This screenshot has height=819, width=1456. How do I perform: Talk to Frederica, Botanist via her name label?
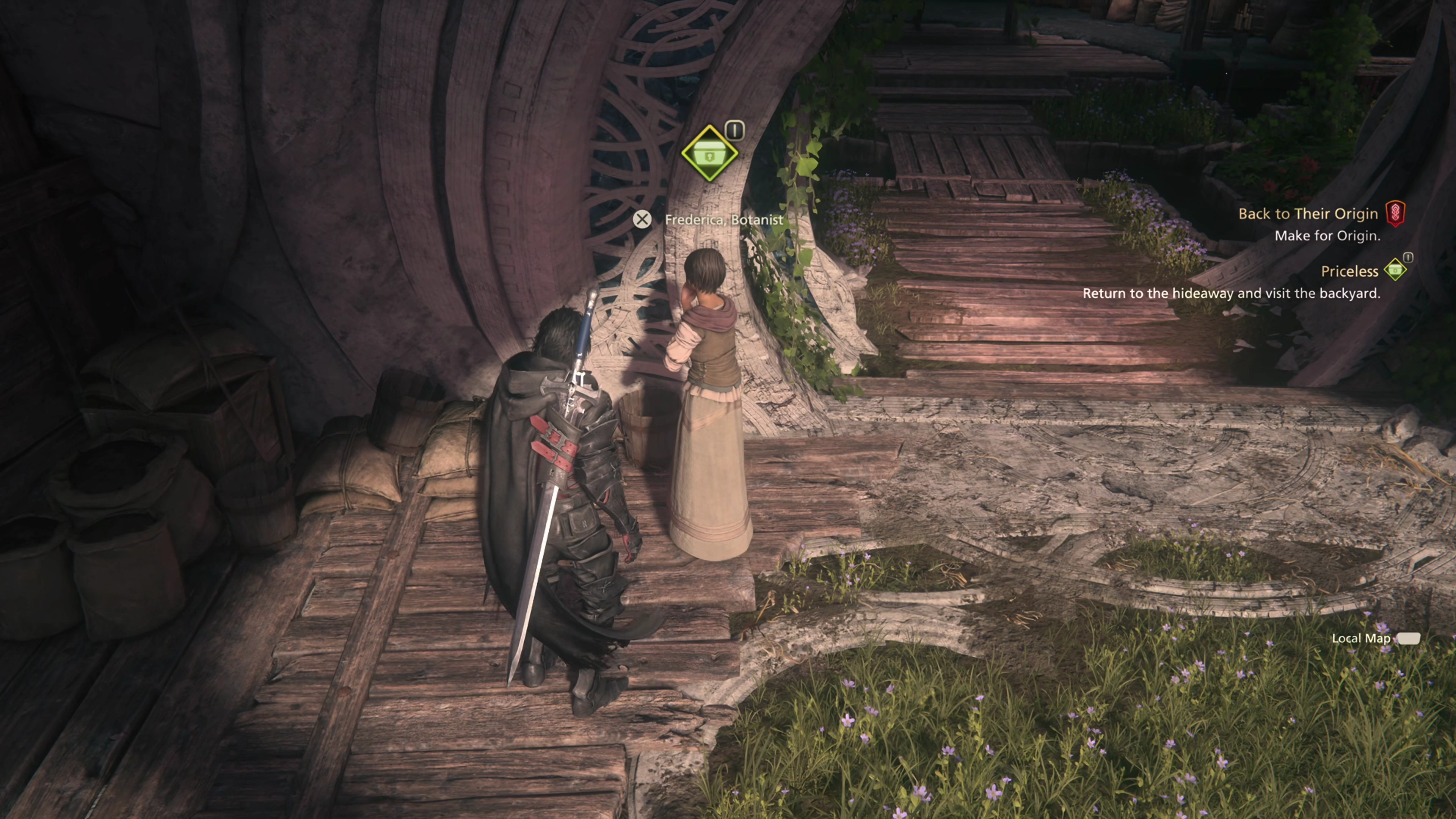tap(723, 219)
